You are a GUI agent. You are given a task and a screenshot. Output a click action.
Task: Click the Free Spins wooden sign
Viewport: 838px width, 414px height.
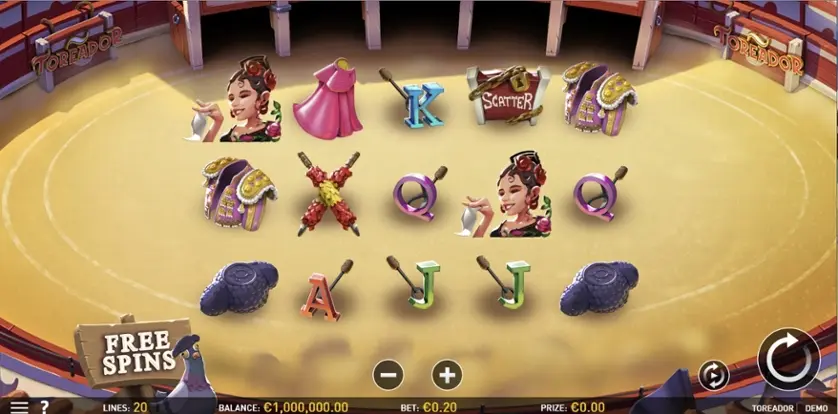tap(132, 351)
